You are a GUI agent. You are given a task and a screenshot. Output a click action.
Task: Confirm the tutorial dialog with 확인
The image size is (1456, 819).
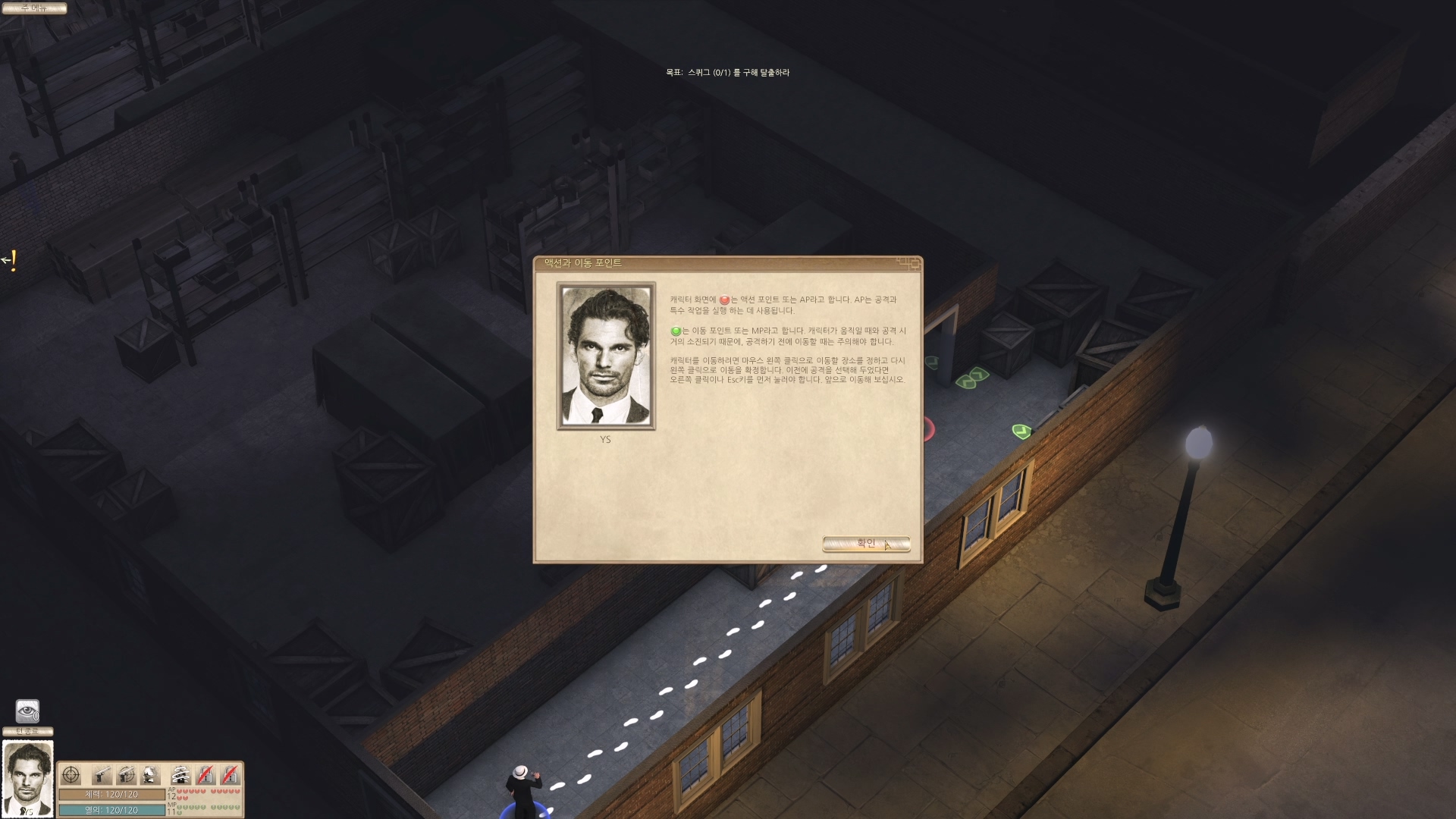point(865,544)
